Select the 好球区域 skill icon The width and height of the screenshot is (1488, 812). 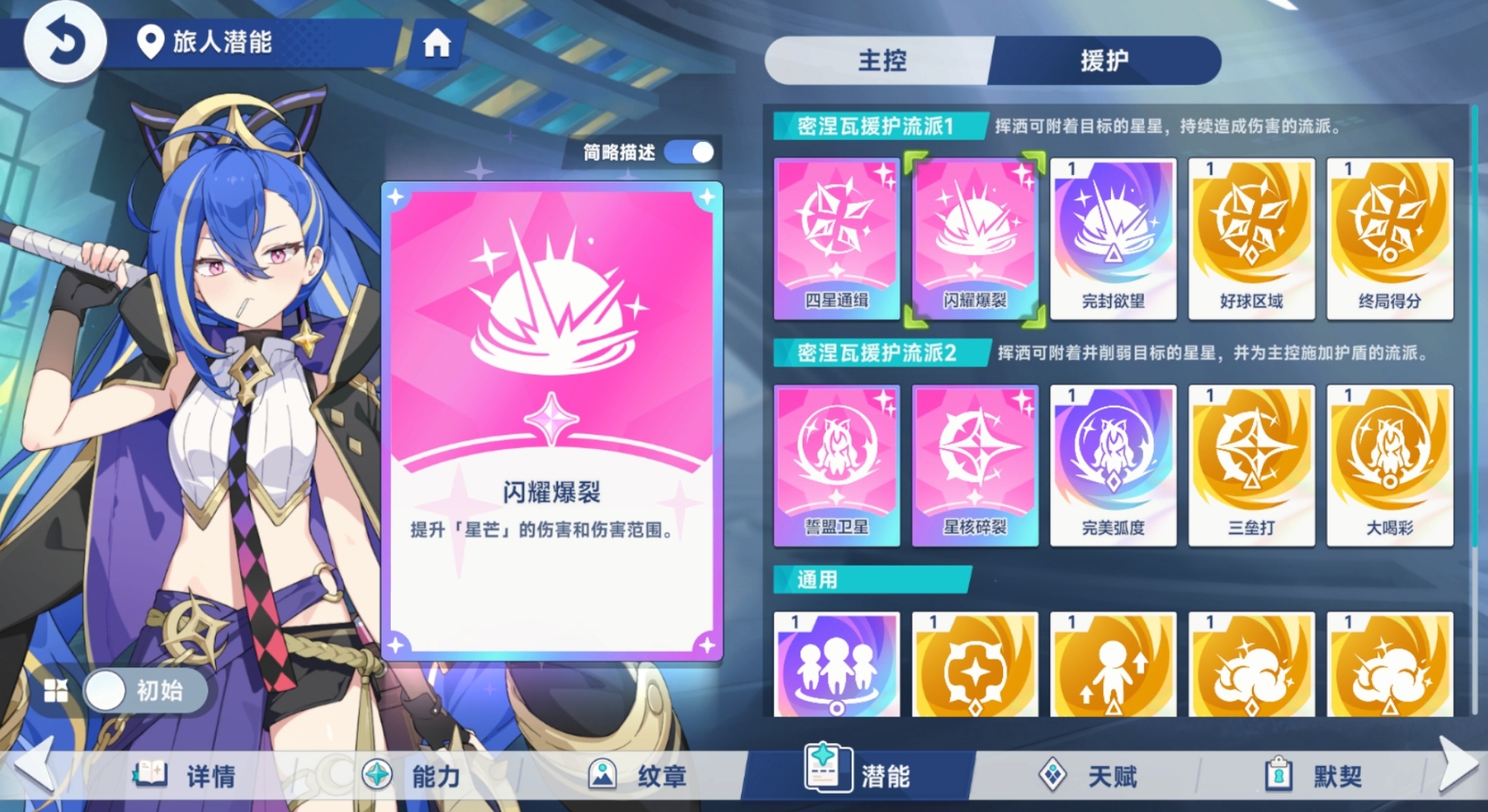pos(1252,235)
